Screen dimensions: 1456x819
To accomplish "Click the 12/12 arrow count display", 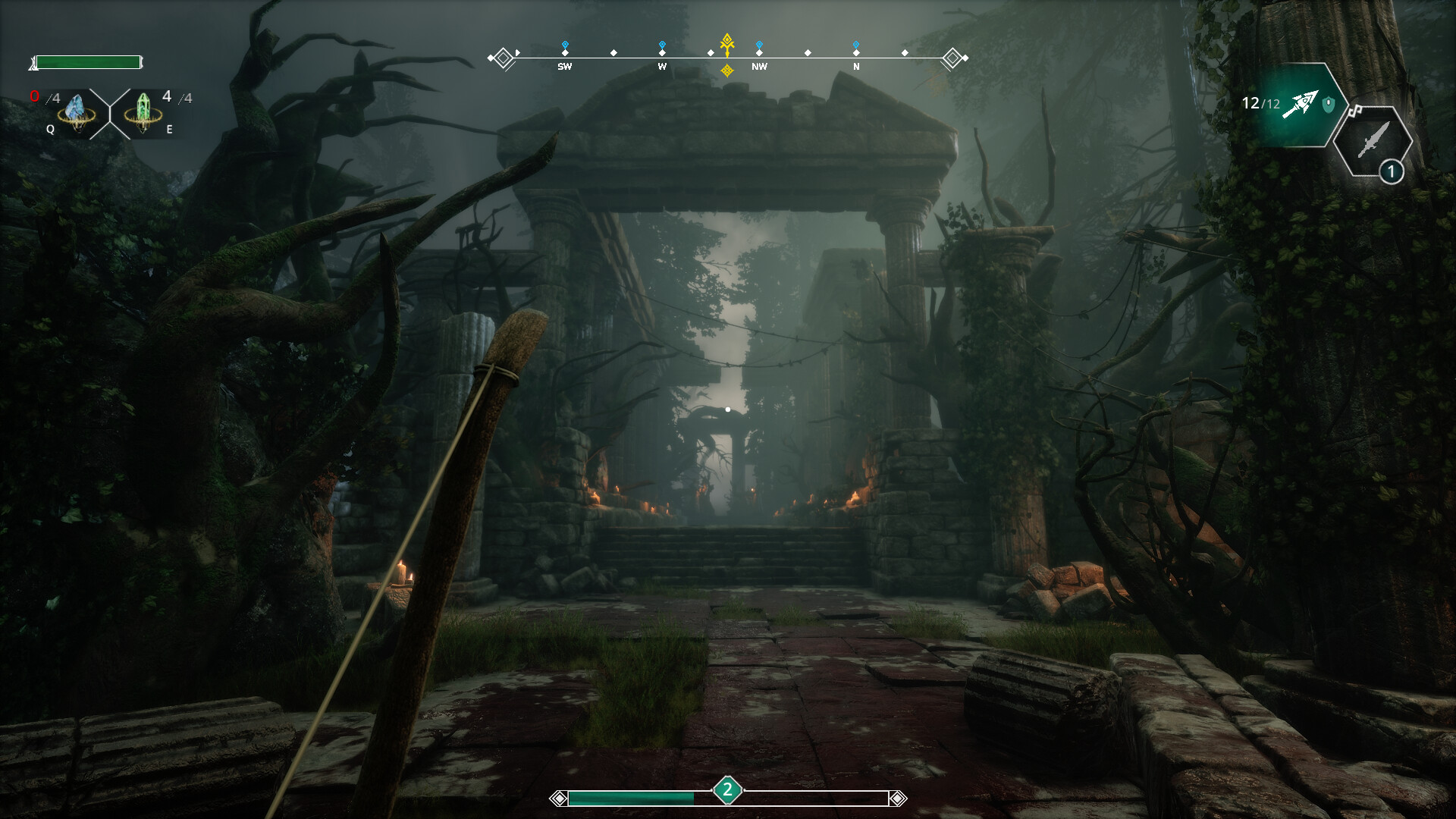I will (x=1260, y=102).
